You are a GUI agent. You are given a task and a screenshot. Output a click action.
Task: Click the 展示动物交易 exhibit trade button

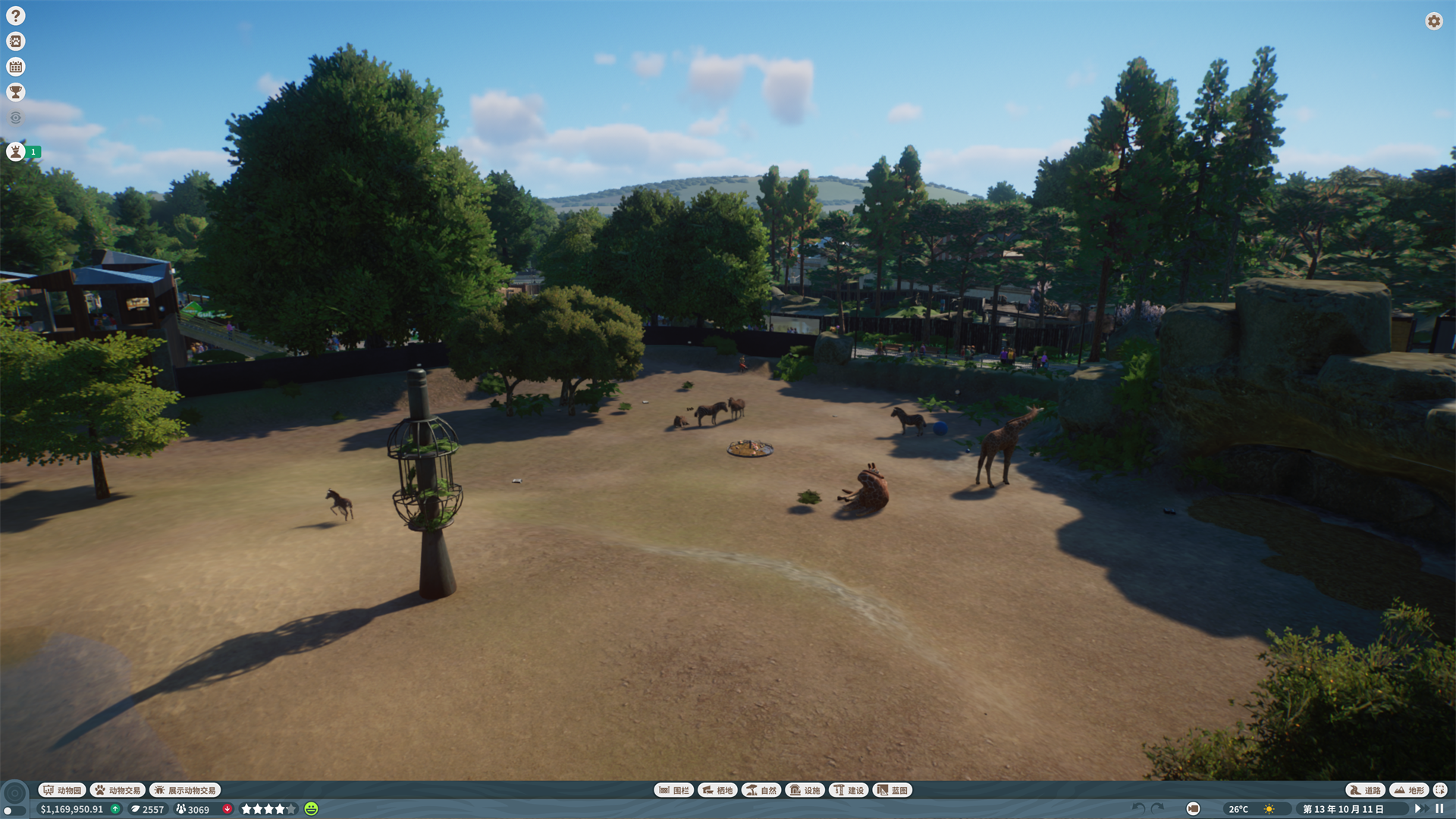[x=184, y=789]
